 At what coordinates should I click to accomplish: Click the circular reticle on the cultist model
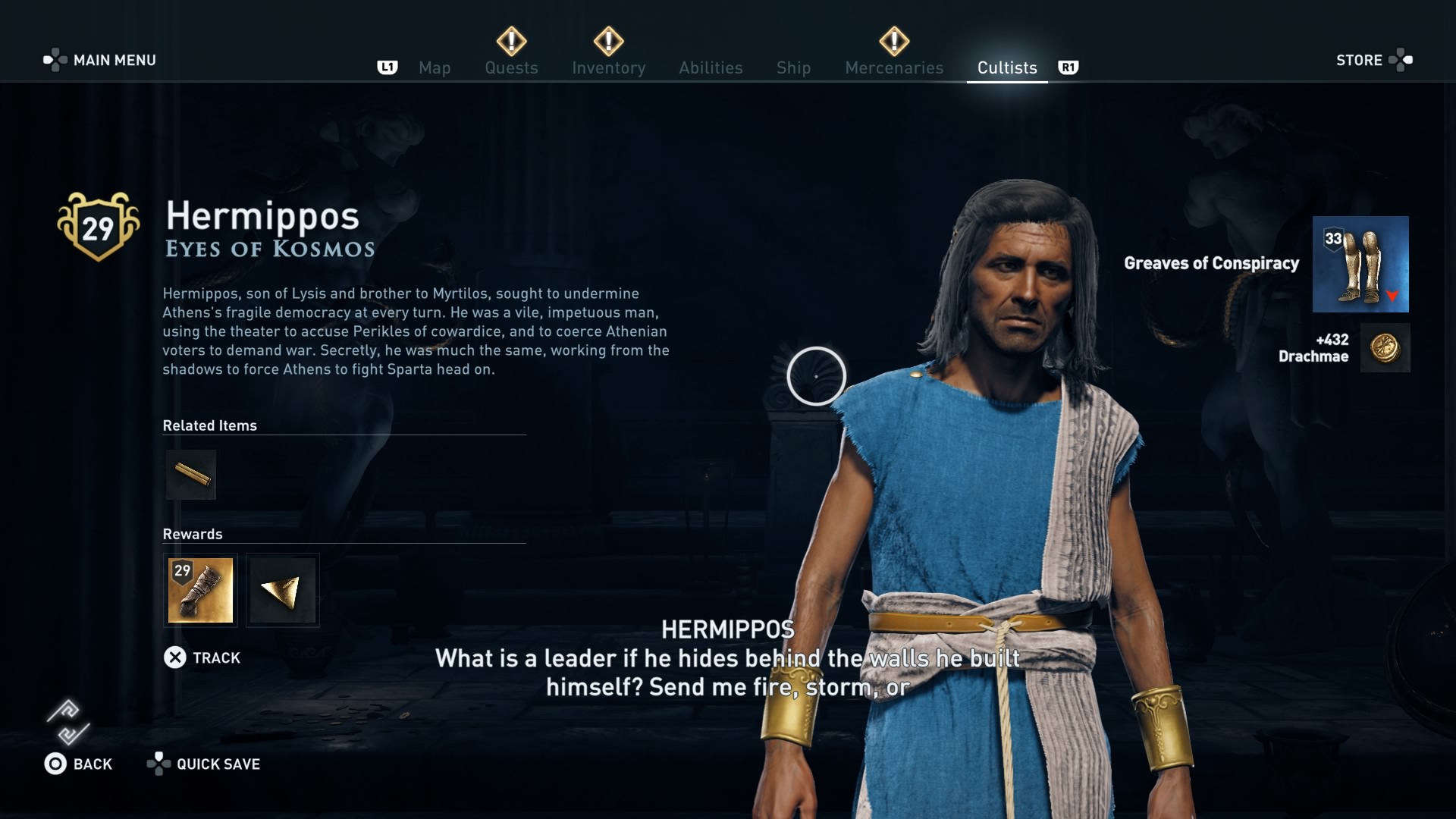click(x=815, y=375)
